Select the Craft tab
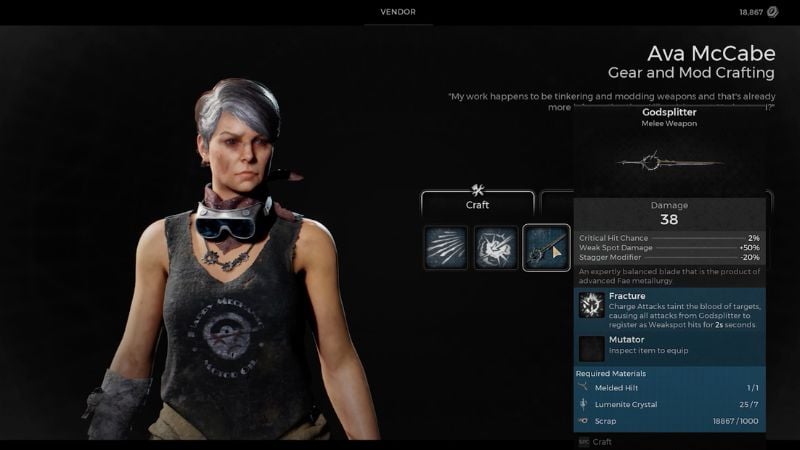 coord(477,203)
